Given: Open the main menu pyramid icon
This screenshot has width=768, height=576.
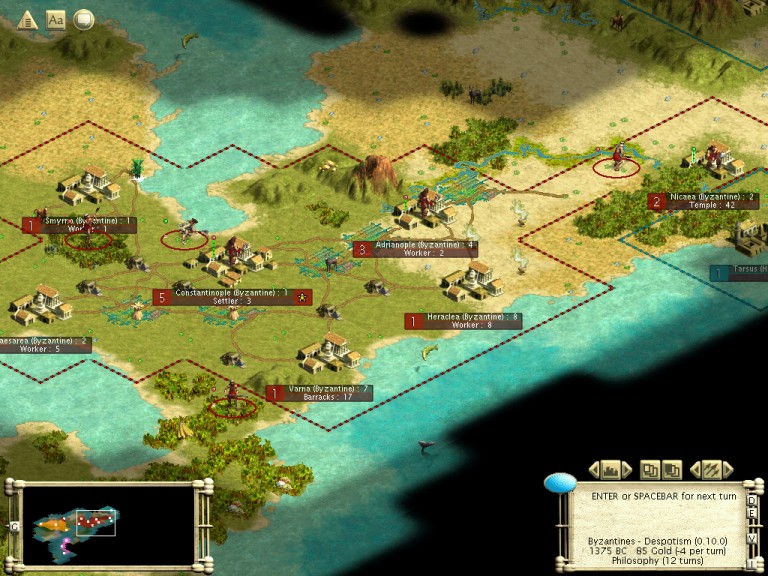Looking at the screenshot, I should click(x=26, y=19).
